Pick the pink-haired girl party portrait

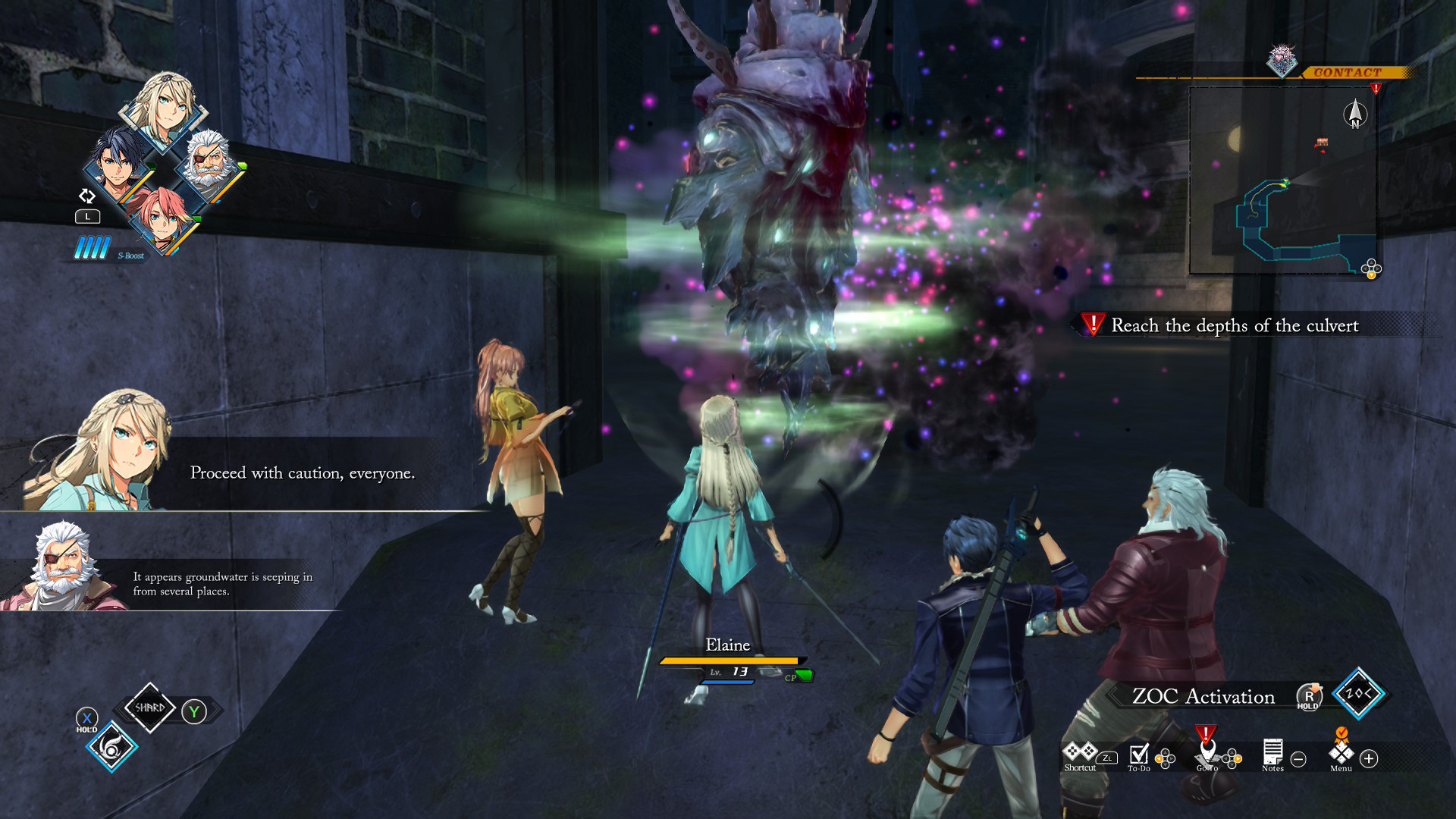point(162,218)
